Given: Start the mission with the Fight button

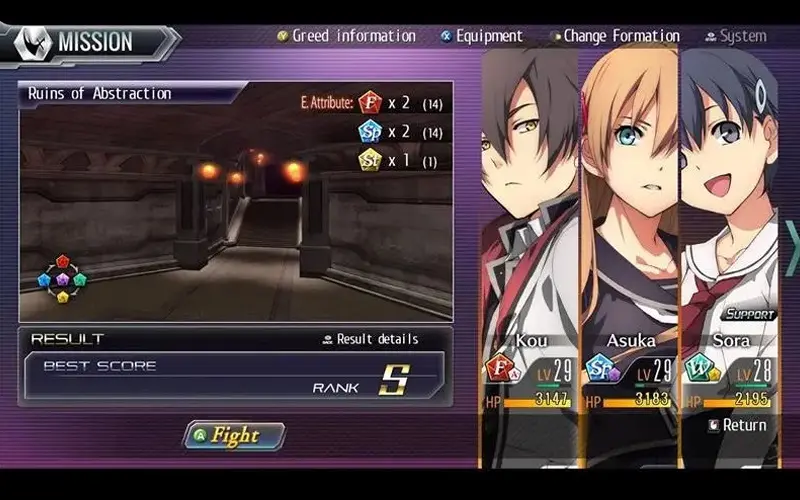Looking at the screenshot, I should (234, 436).
